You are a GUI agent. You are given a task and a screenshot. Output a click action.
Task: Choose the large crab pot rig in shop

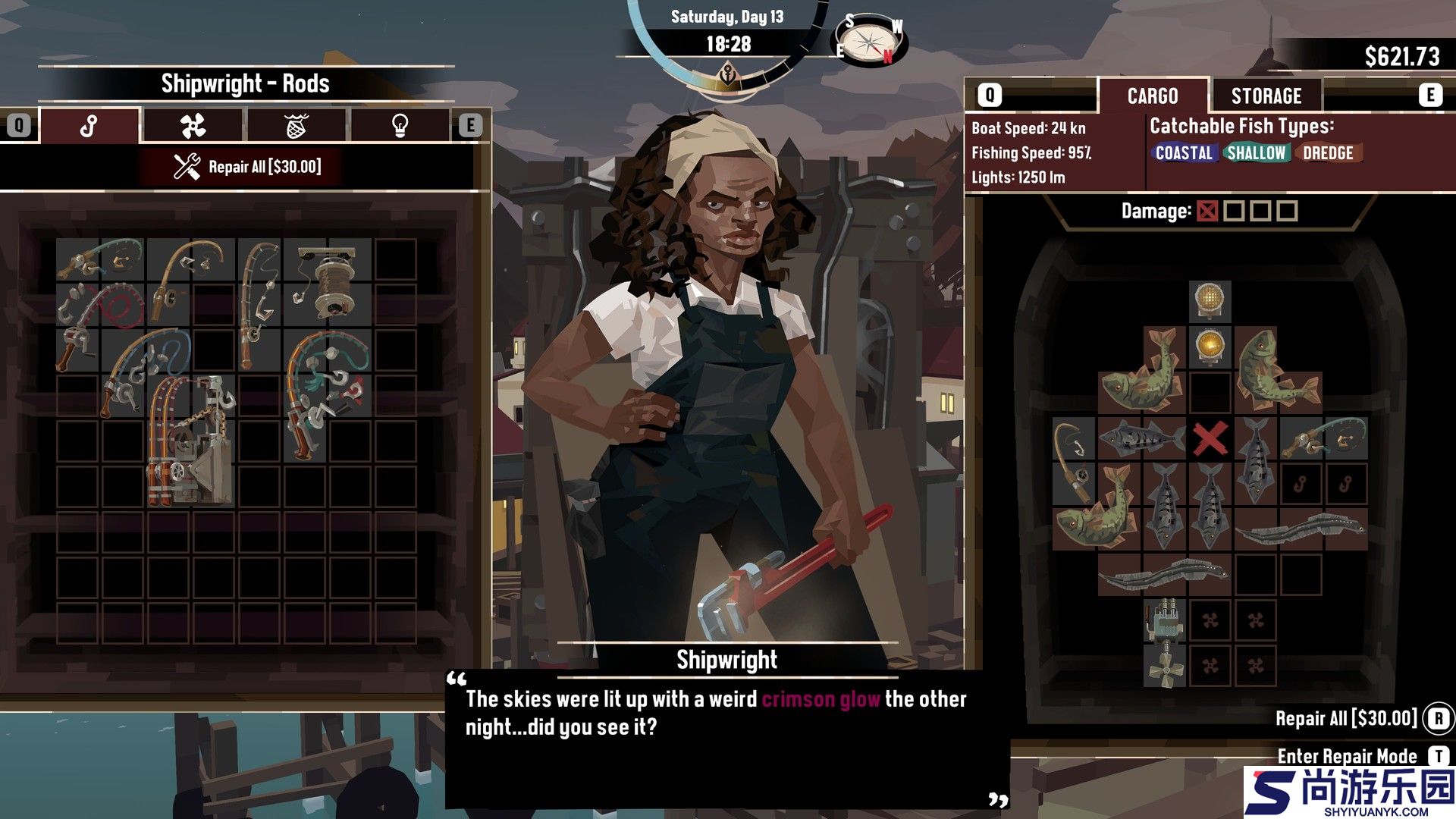[x=191, y=440]
